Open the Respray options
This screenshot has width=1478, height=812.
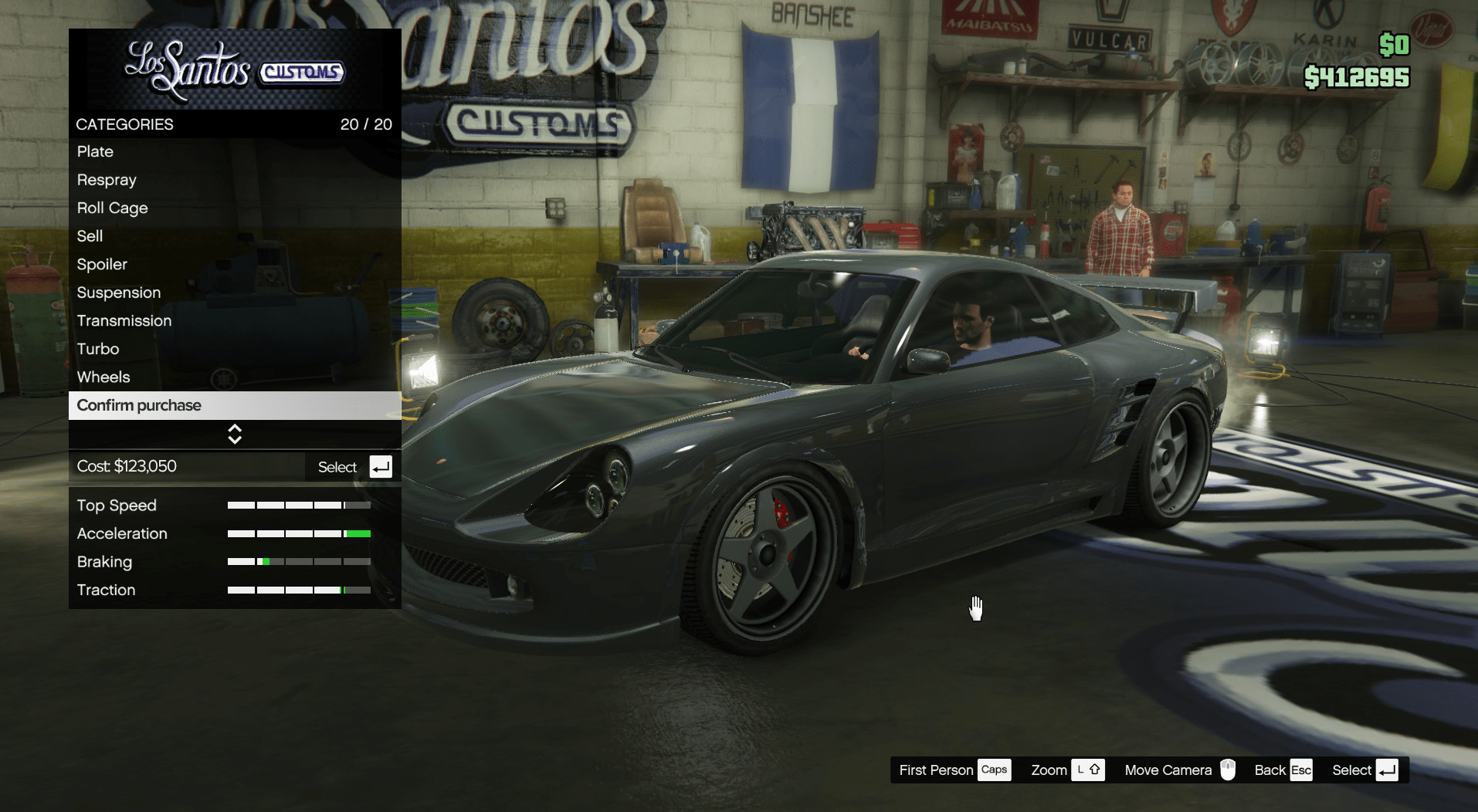click(x=107, y=180)
